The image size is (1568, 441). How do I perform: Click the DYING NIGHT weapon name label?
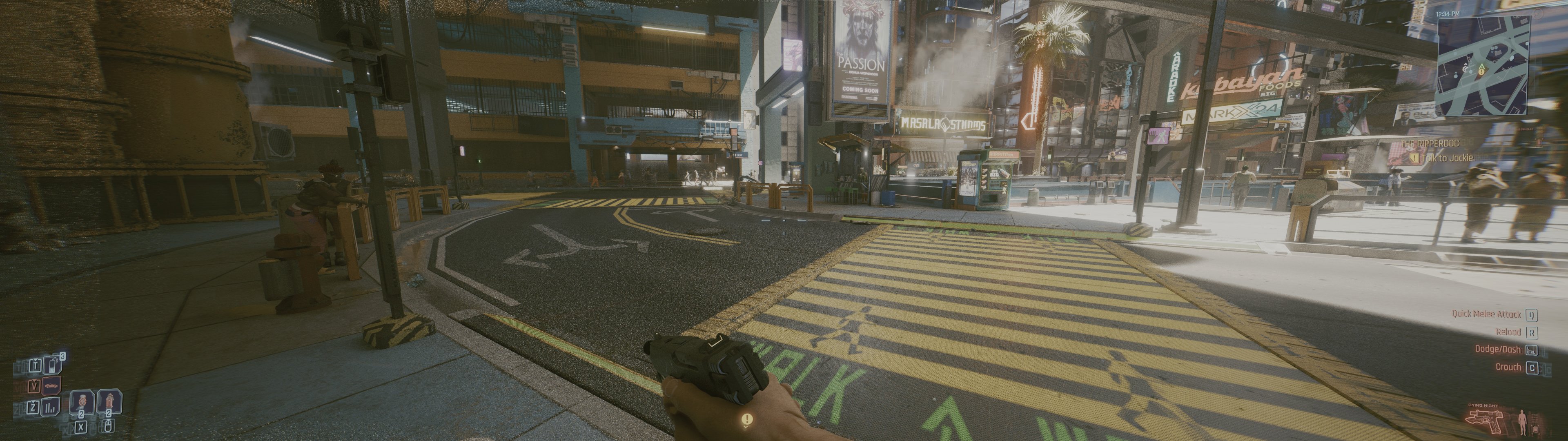(x=1483, y=405)
